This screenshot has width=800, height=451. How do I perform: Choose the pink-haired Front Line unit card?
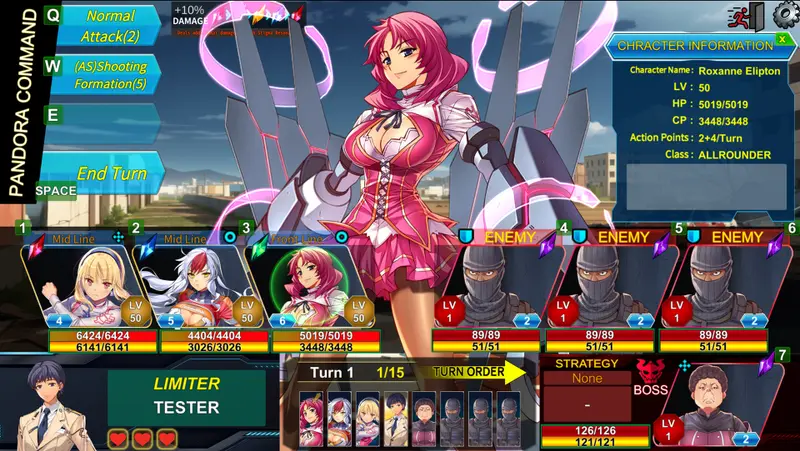click(x=300, y=284)
